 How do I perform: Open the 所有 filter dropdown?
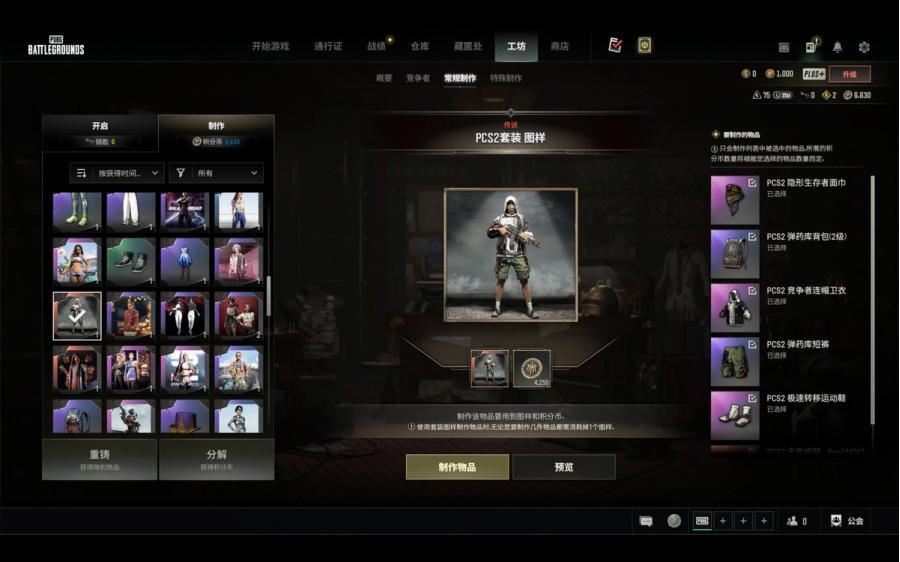(216, 173)
